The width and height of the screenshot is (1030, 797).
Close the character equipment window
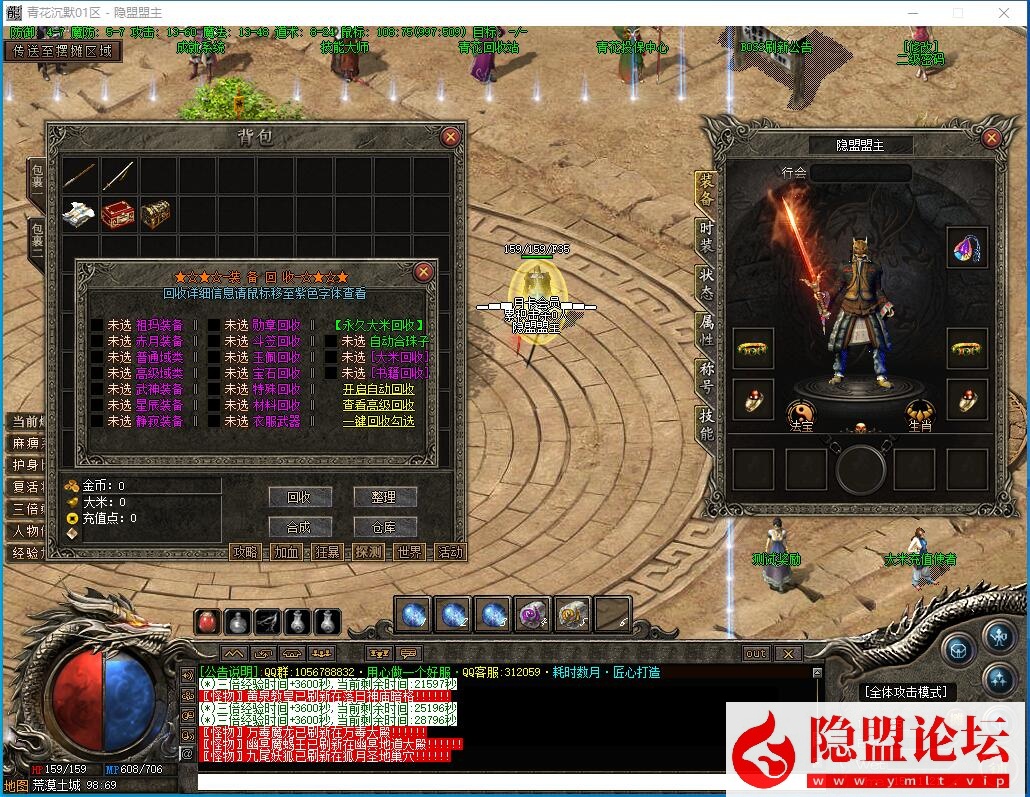click(x=991, y=139)
